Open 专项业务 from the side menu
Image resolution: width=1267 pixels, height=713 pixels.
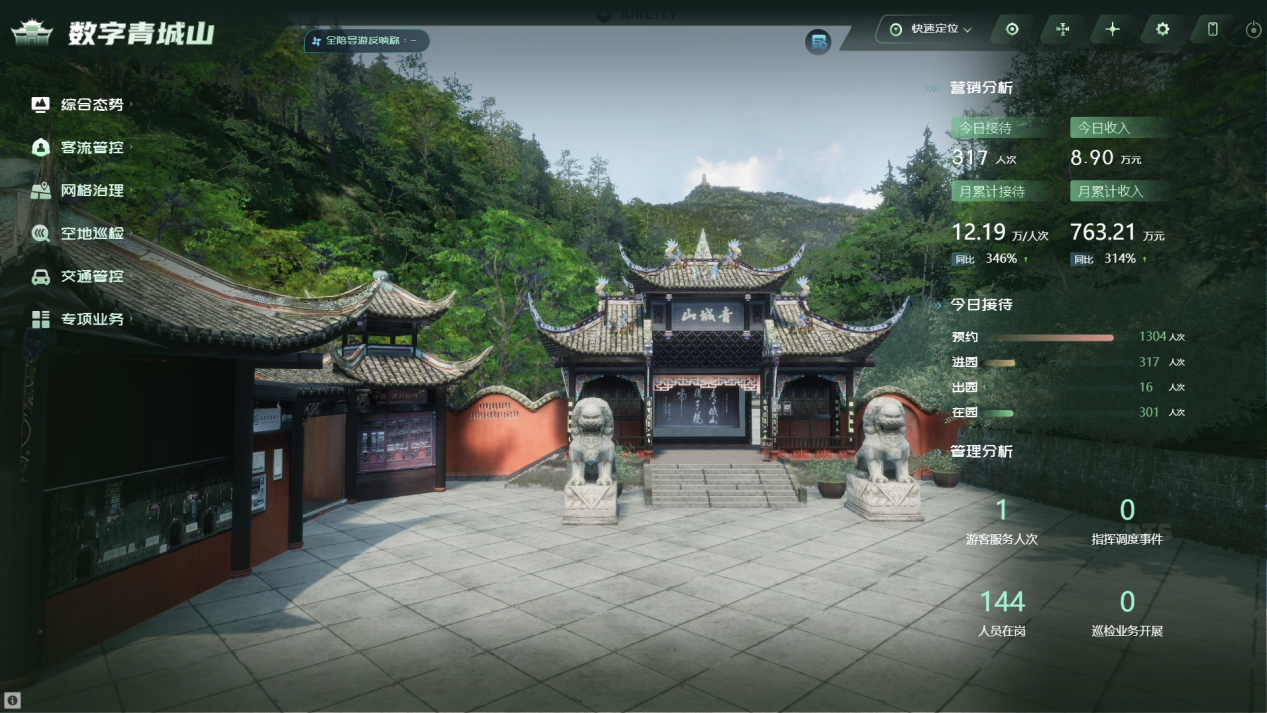pos(91,319)
